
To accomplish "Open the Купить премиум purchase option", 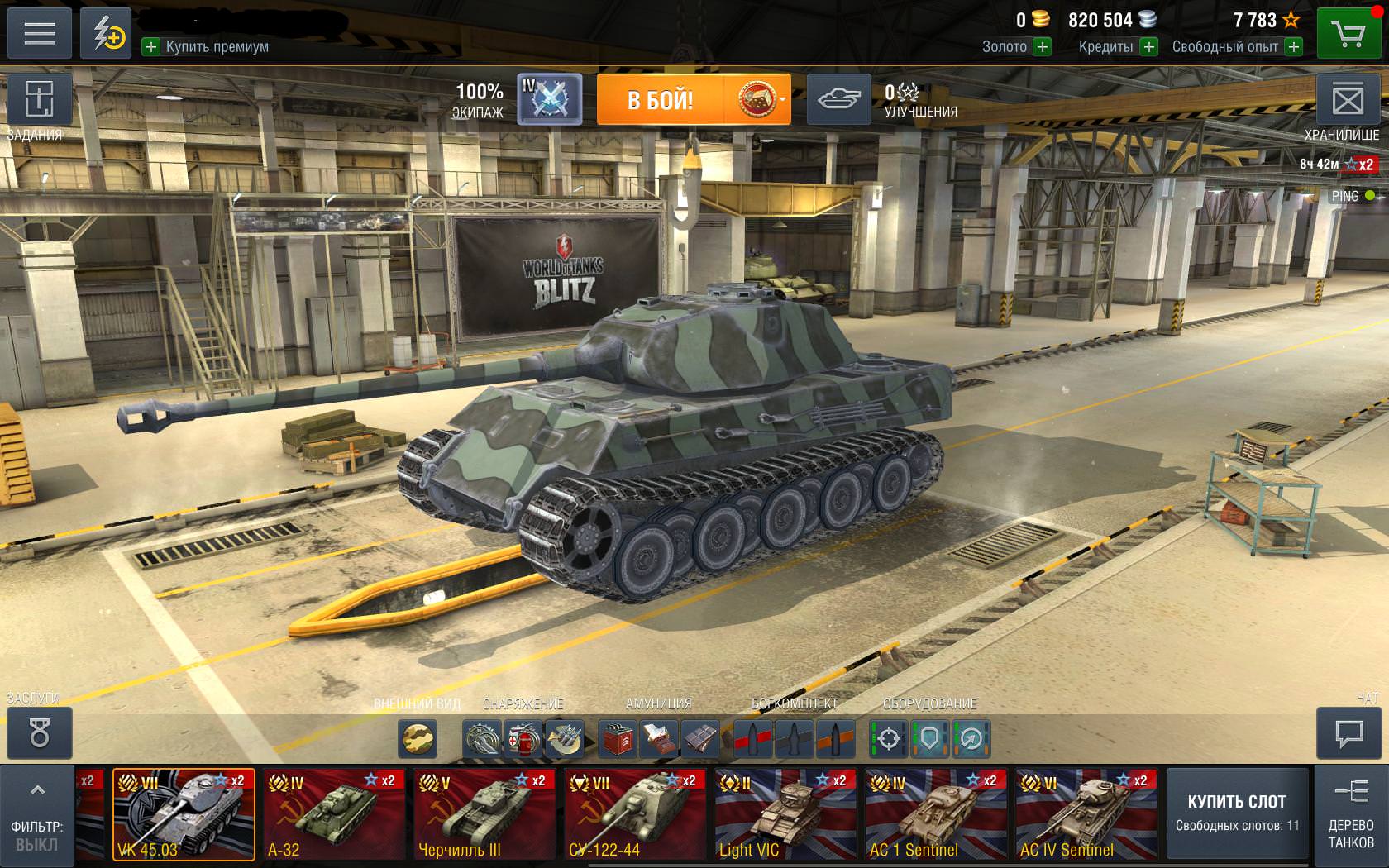I will 207,47.
